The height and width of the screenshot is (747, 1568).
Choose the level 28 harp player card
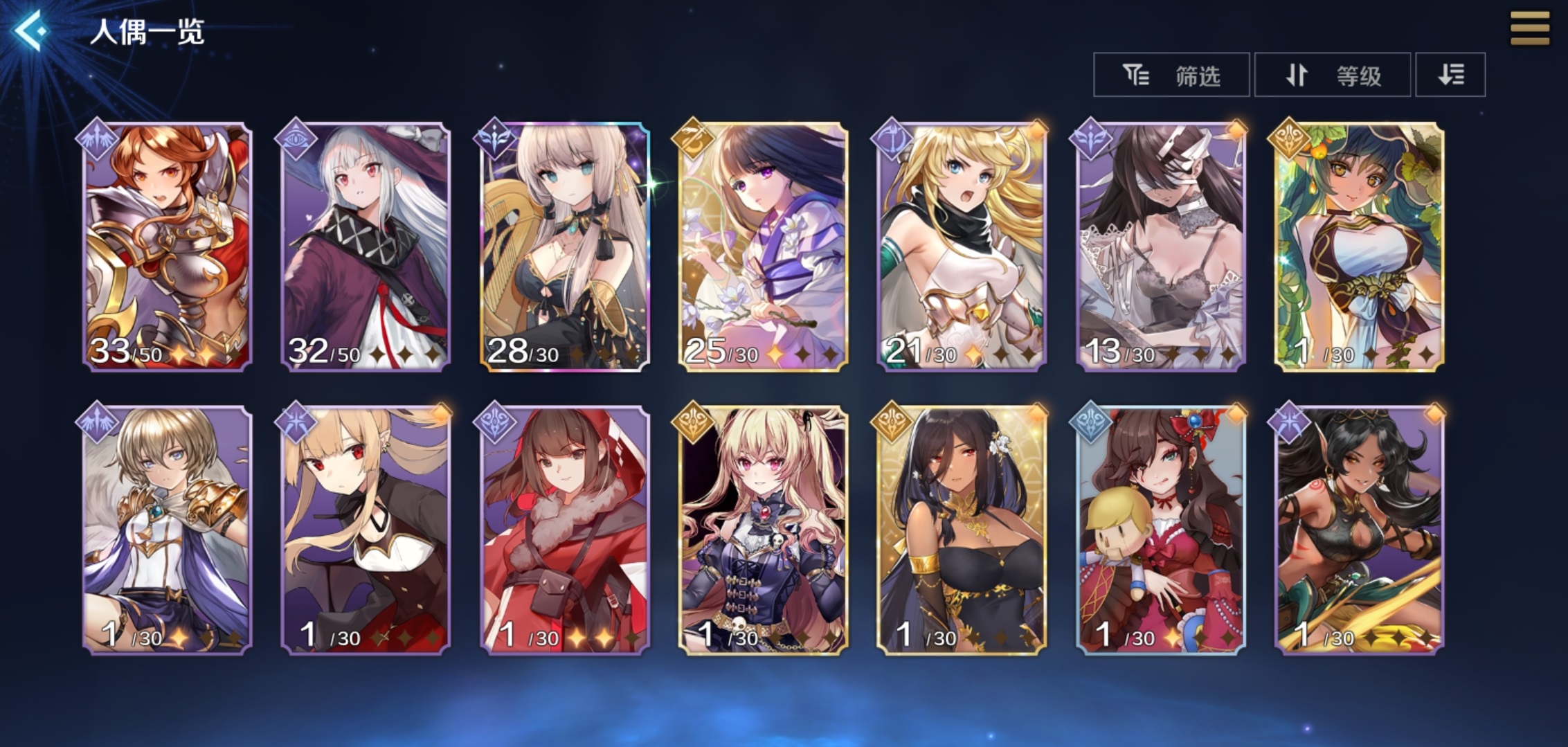(x=564, y=247)
